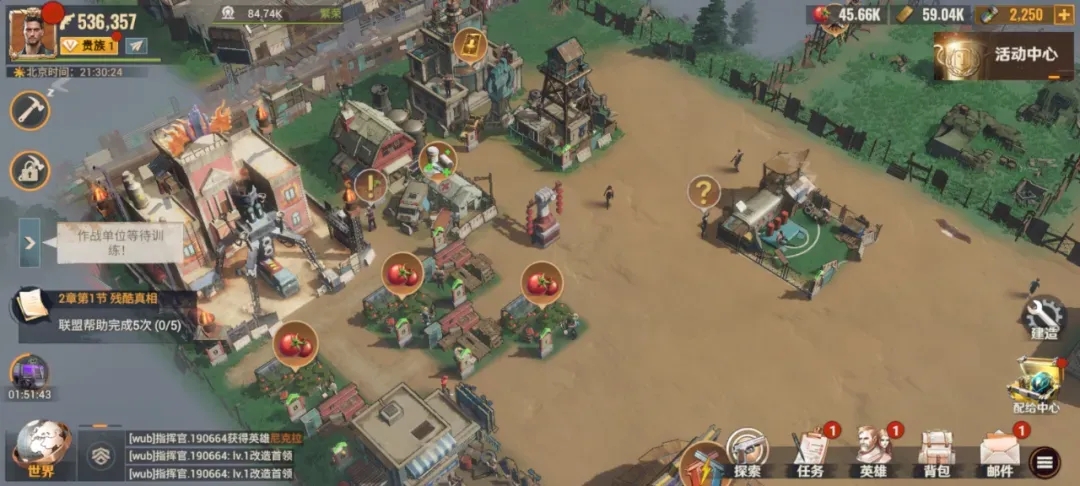Unlock the second locked builder queue
The width and height of the screenshot is (1080, 486).
point(30,171)
